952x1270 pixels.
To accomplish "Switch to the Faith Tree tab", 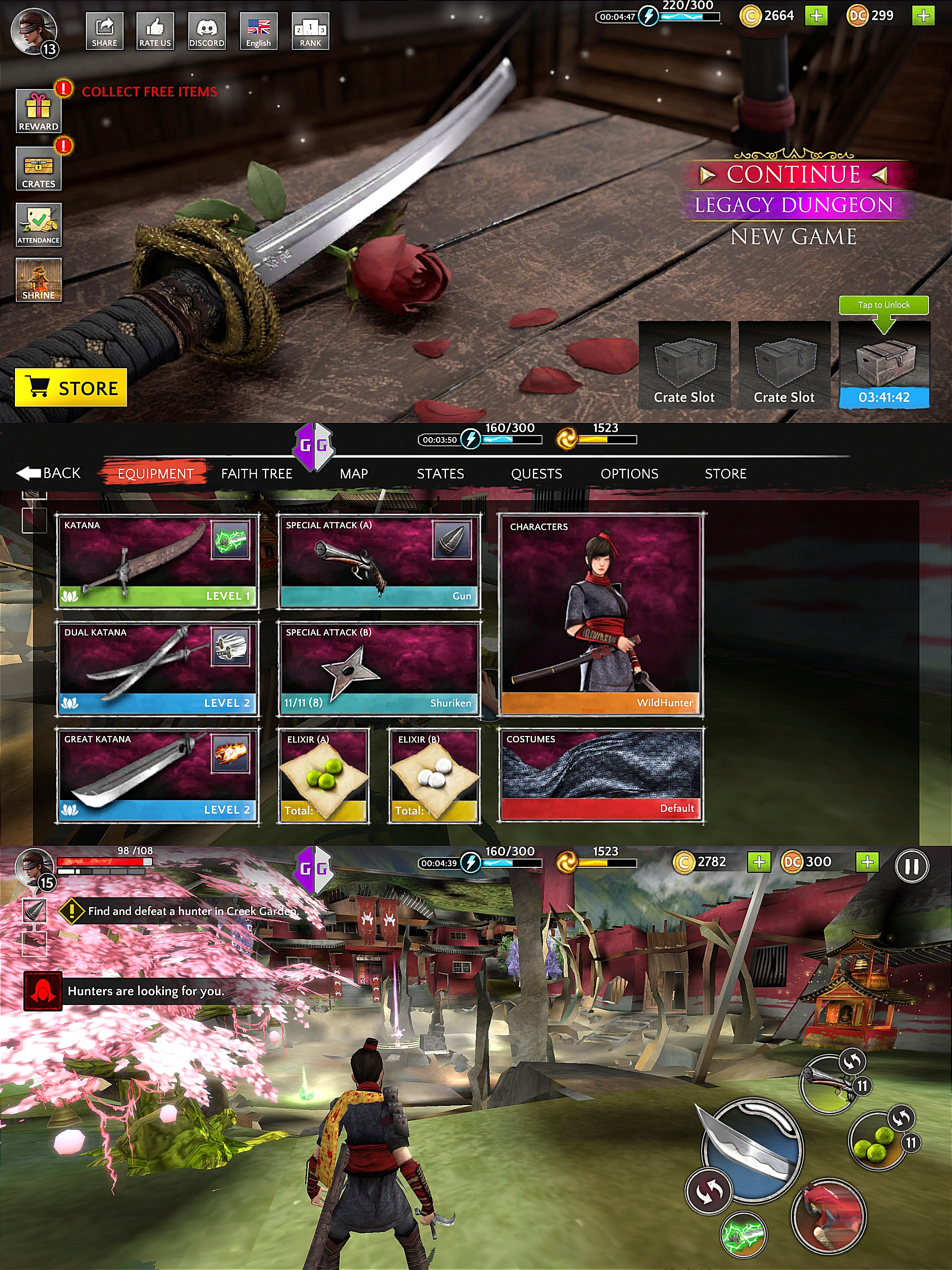I will (x=257, y=474).
